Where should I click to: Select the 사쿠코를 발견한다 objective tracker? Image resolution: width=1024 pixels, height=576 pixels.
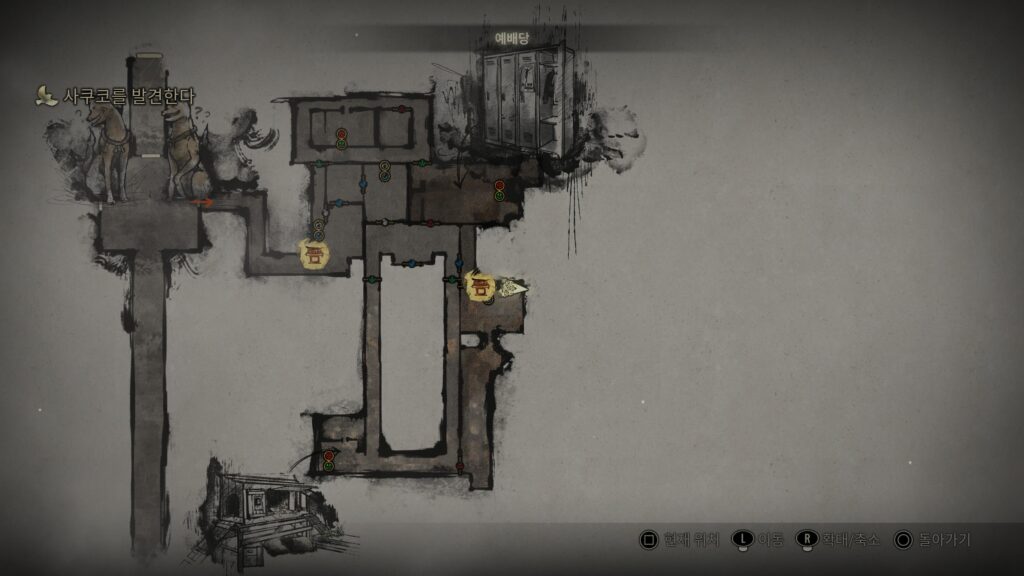[x=119, y=96]
